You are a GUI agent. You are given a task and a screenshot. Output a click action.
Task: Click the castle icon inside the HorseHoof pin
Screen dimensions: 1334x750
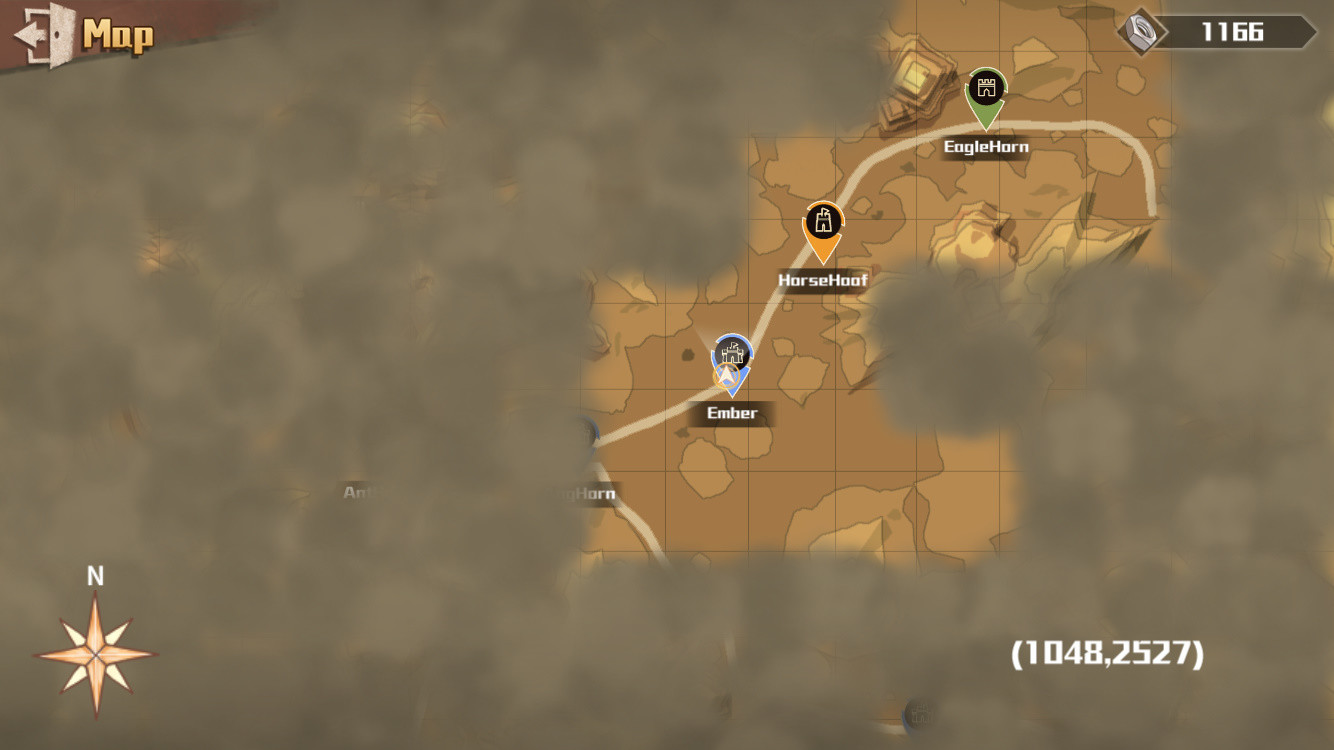822,221
